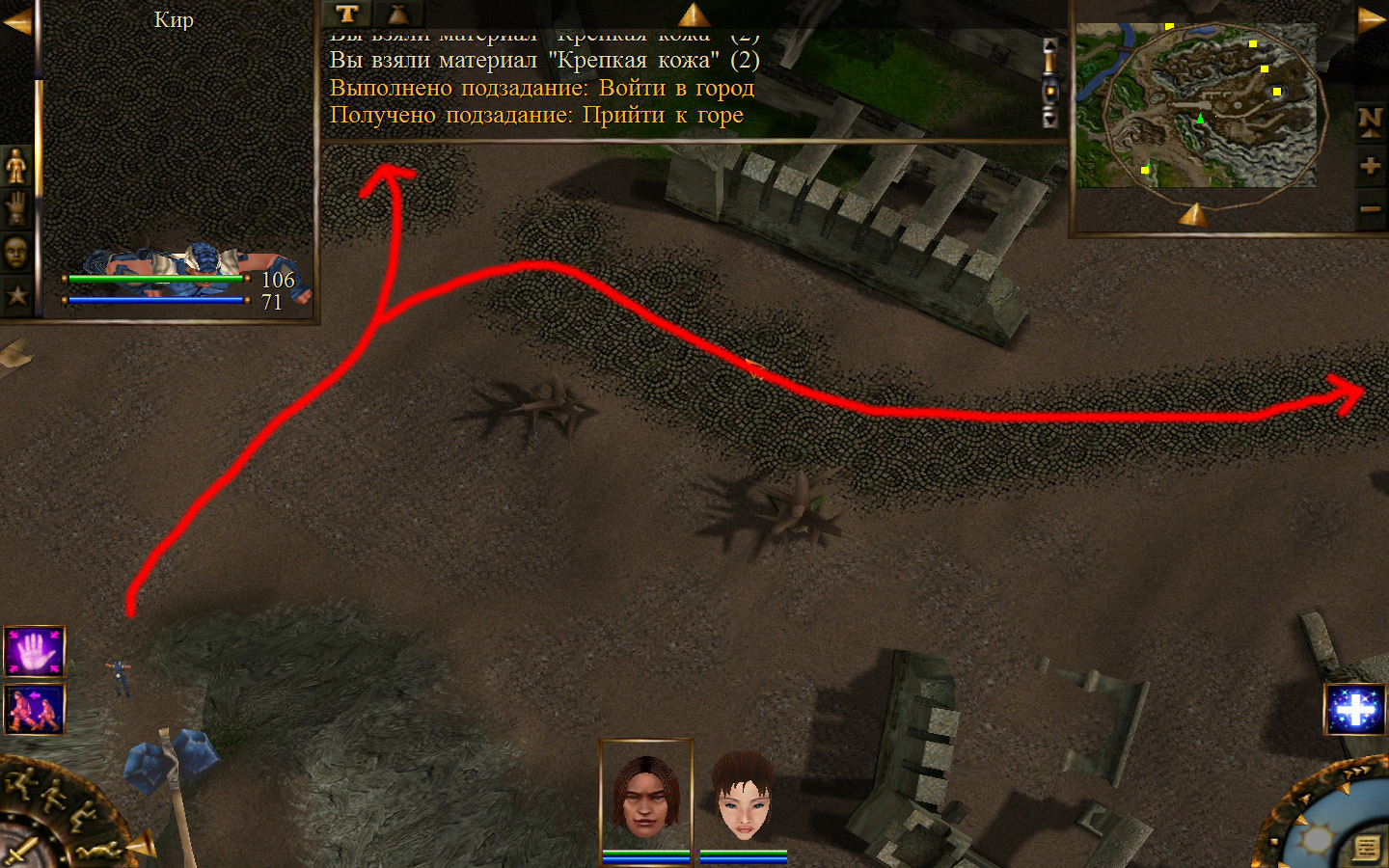Open the hand inventory panel
The image size is (1389, 868).
click(x=16, y=208)
